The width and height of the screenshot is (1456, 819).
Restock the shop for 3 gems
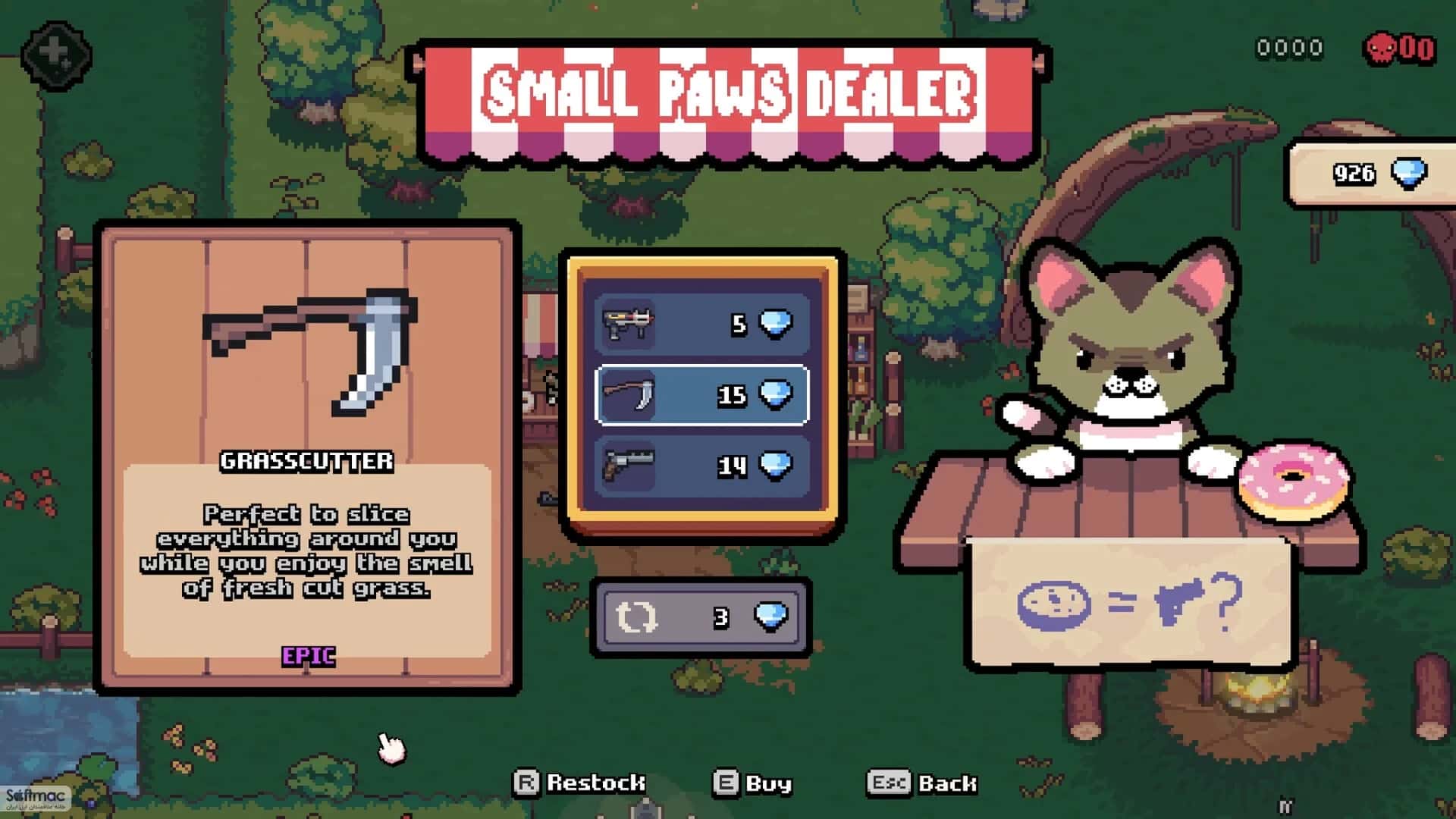point(701,617)
